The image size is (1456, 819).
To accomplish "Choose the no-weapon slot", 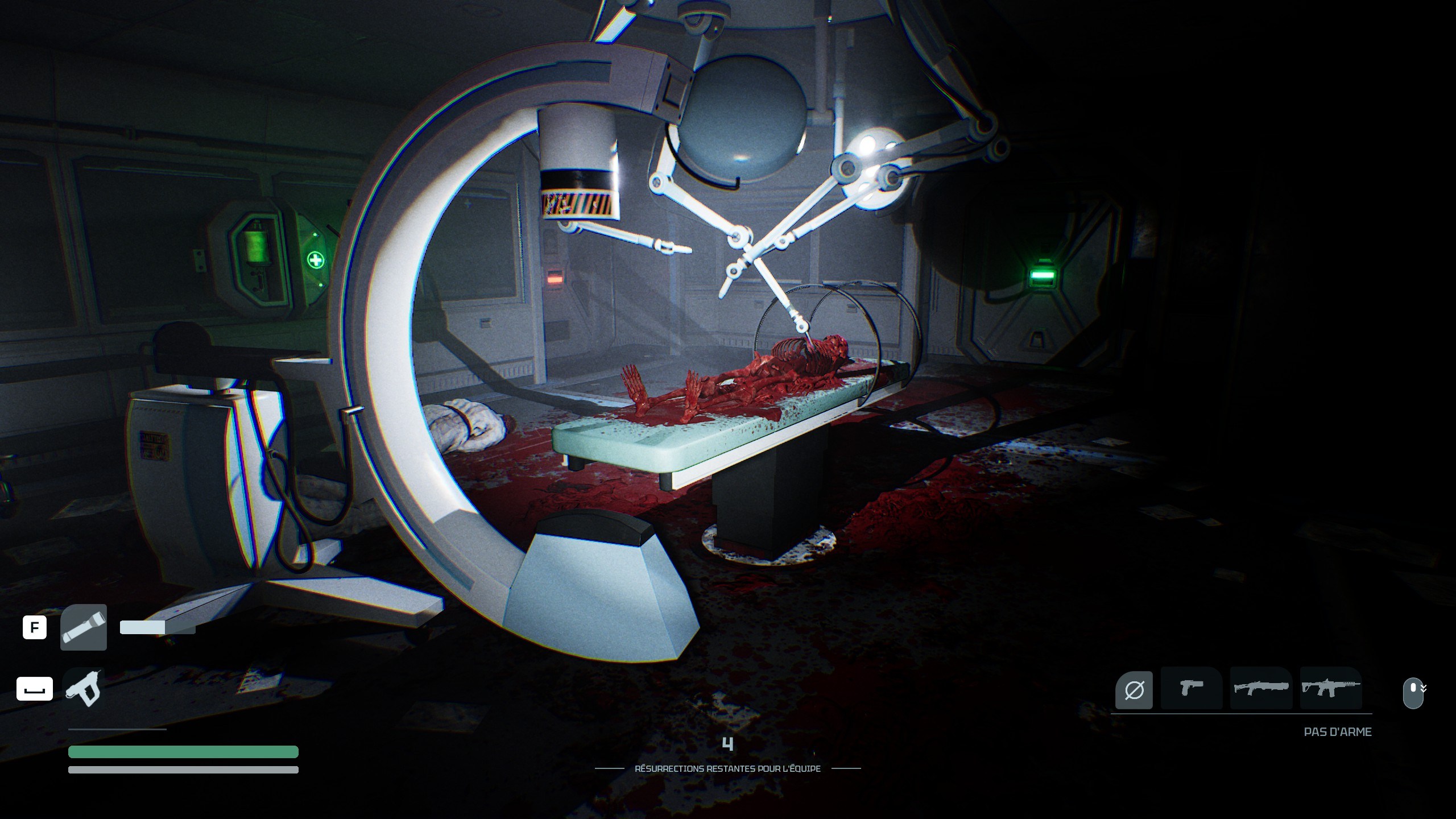I will coord(1134,690).
